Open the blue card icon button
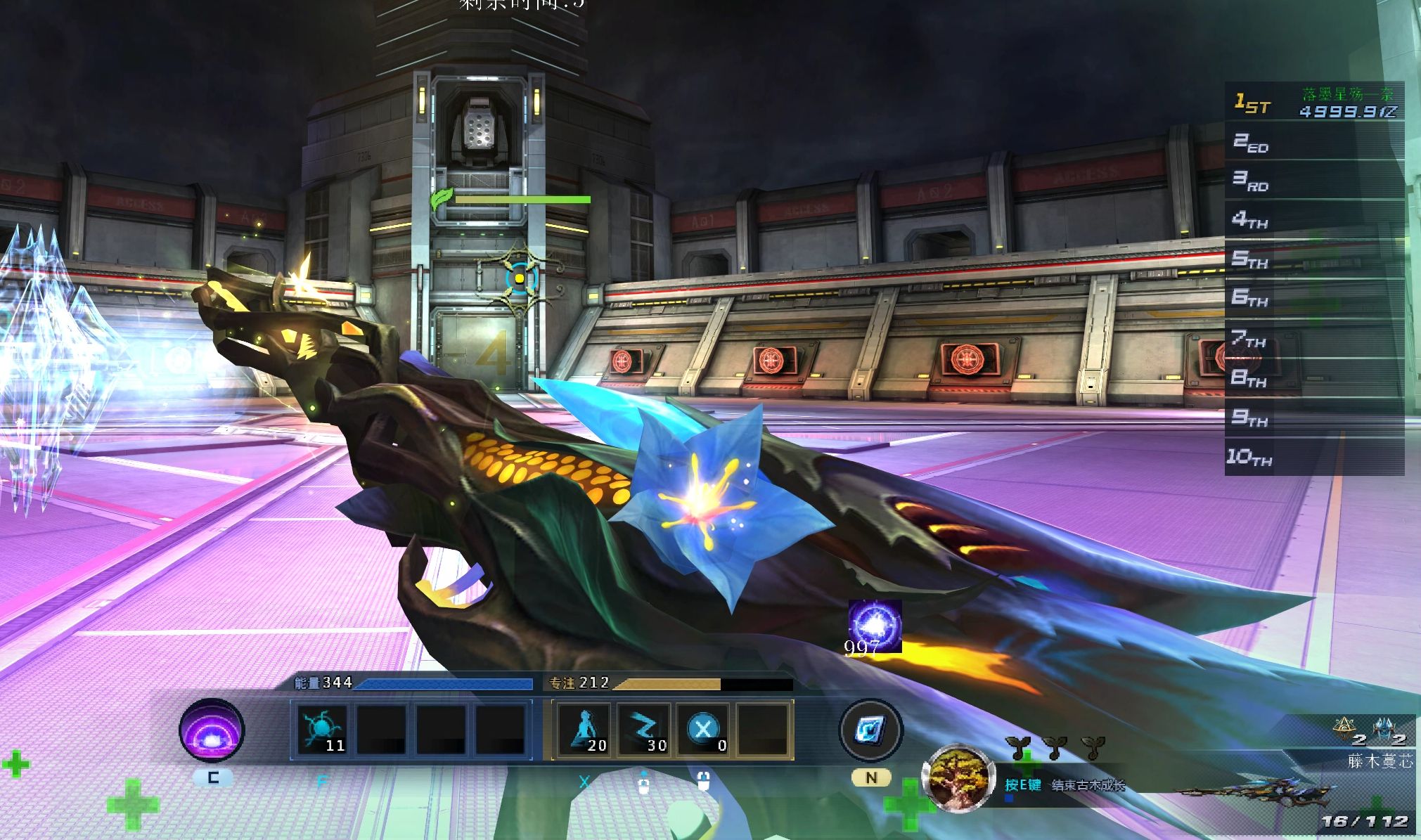 pyautogui.click(x=871, y=730)
